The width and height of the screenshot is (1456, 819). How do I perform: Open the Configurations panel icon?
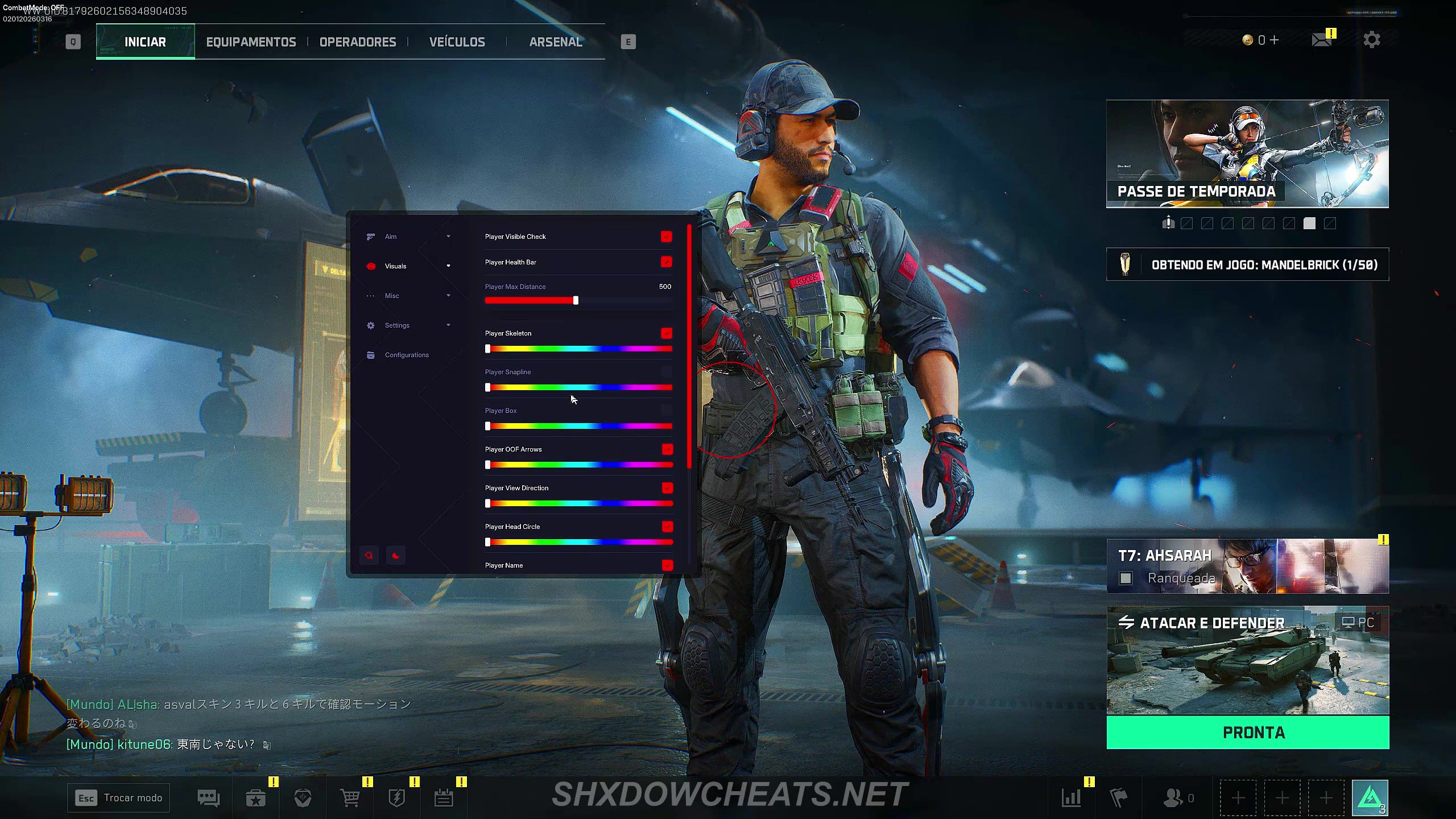pyautogui.click(x=370, y=354)
